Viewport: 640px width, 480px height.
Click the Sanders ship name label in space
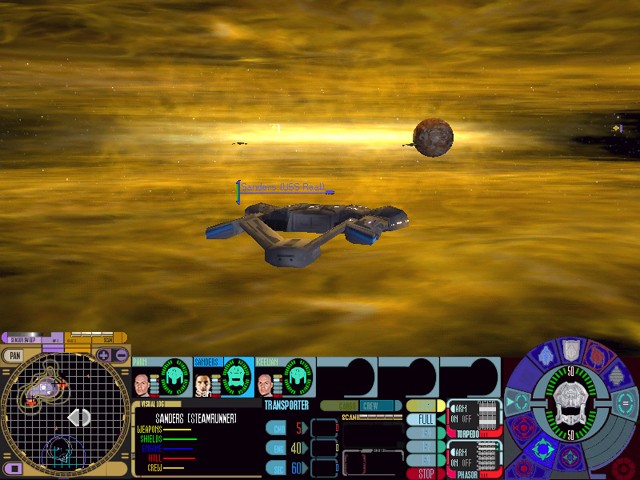click(282, 187)
